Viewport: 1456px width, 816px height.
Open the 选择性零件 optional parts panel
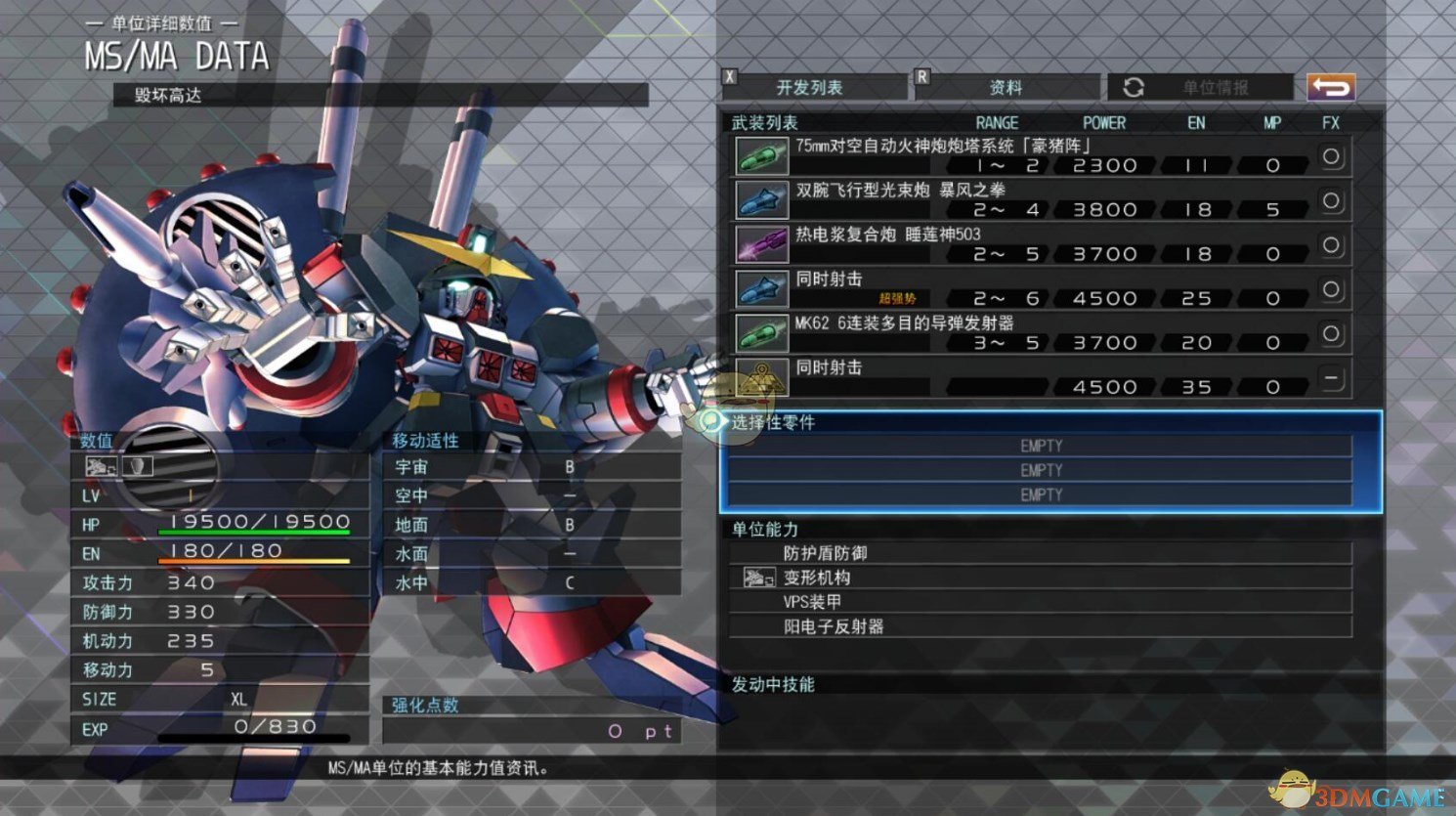(x=1050, y=423)
